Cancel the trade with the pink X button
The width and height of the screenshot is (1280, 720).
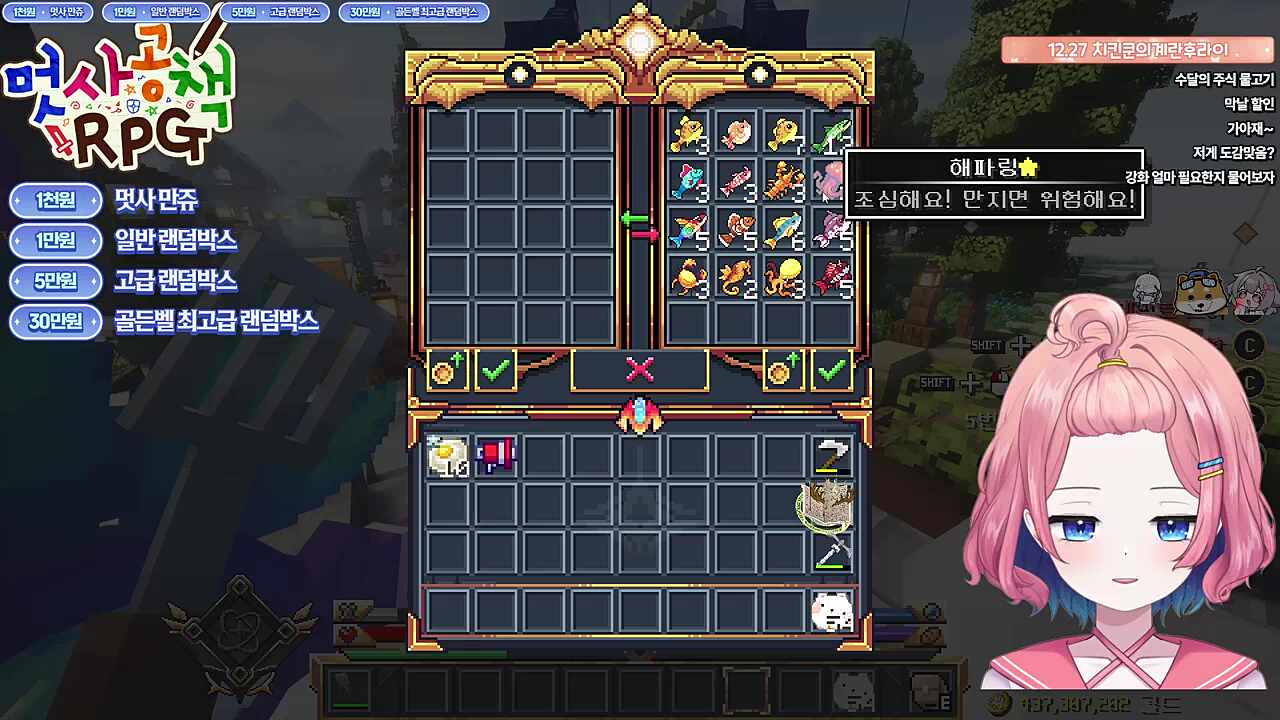pyautogui.click(x=639, y=370)
